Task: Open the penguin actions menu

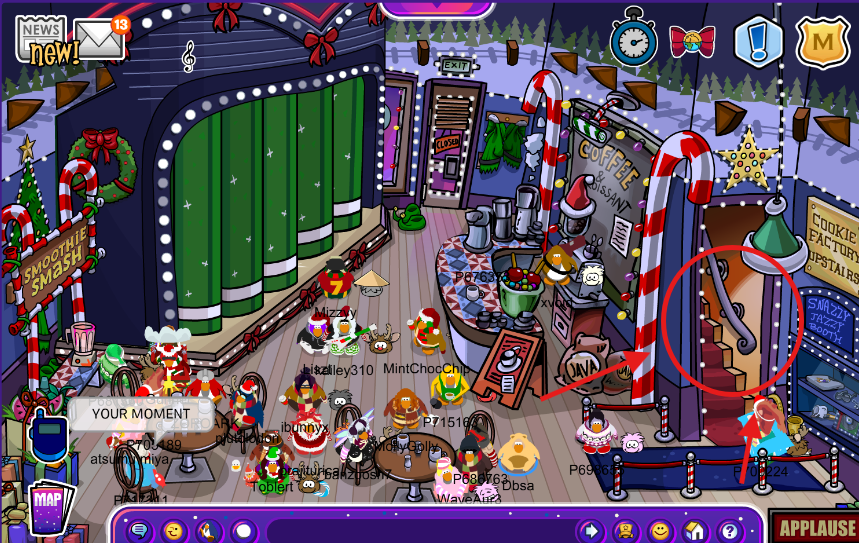Action: click(207, 530)
